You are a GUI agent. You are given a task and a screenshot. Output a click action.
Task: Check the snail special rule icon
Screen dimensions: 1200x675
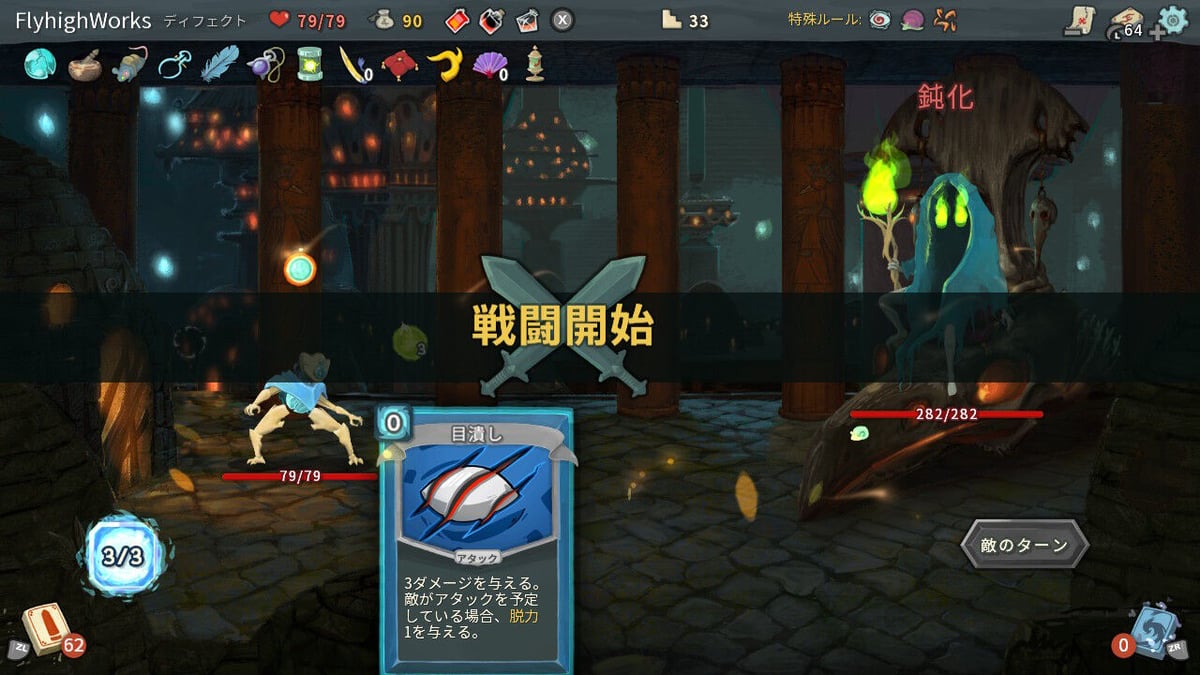point(912,20)
